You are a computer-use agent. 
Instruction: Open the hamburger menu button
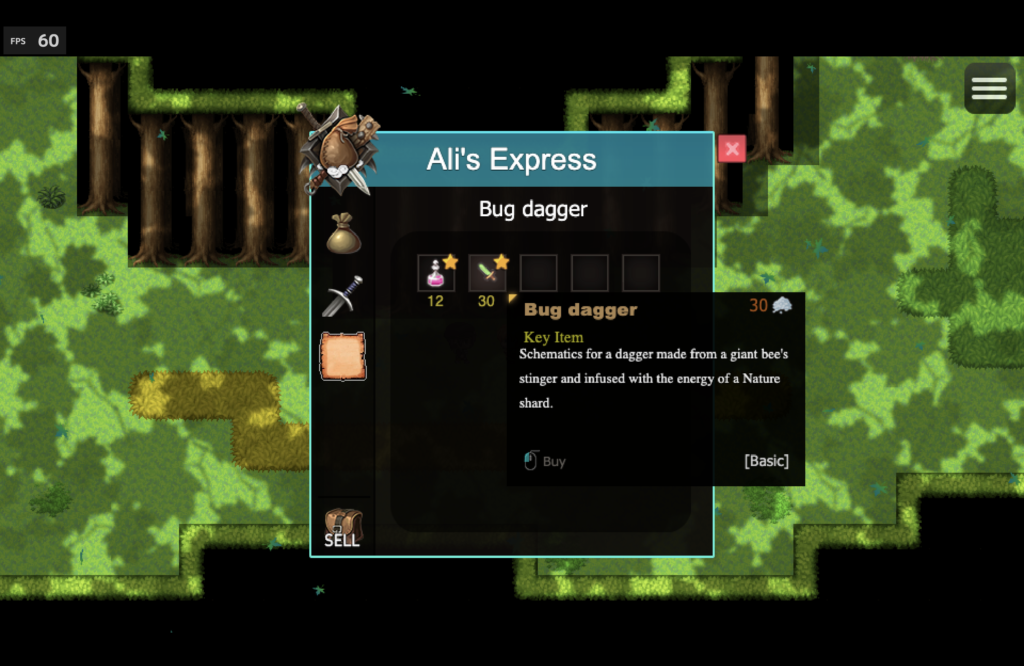(989, 89)
